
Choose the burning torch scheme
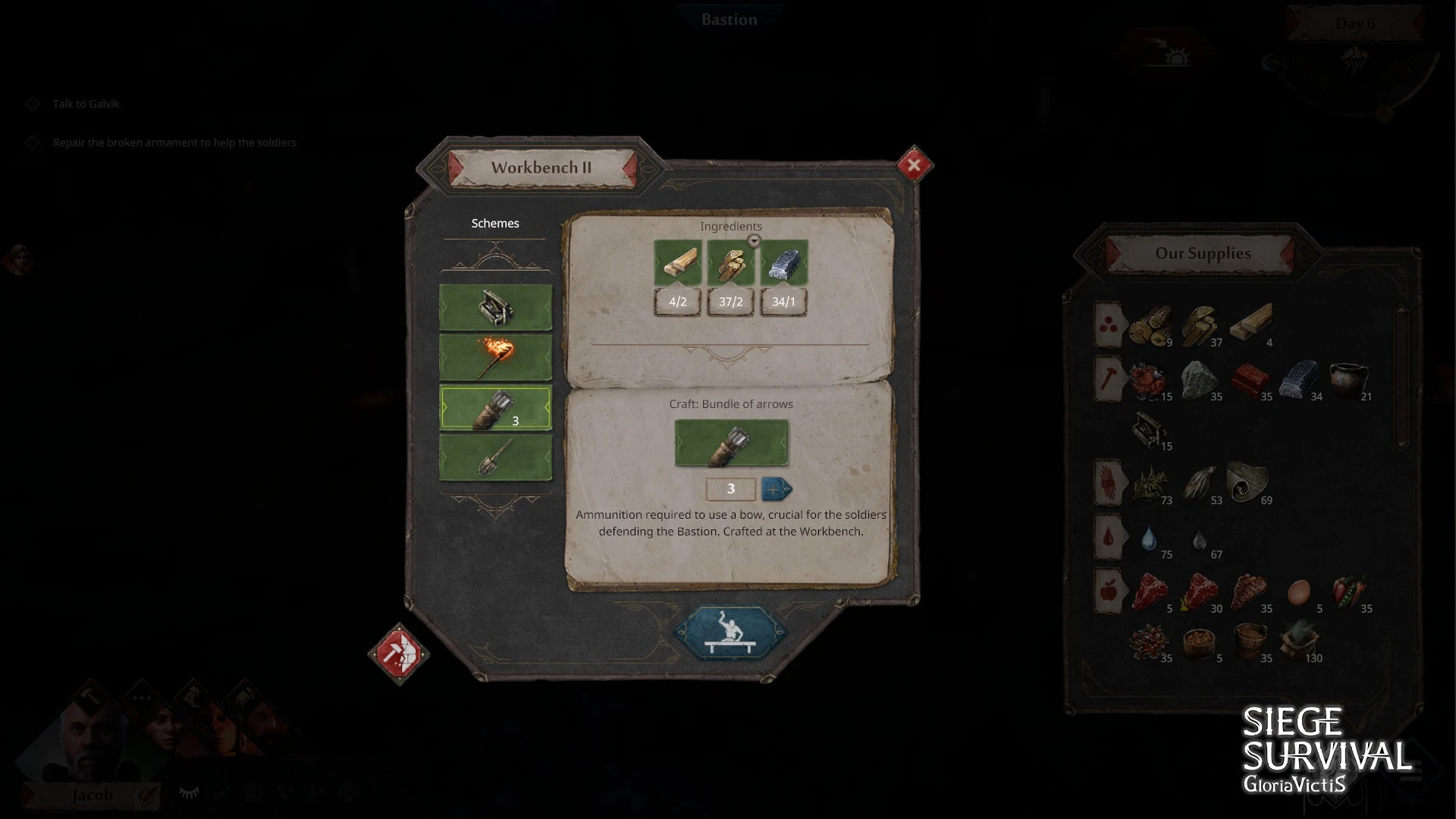pyautogui.click(x=496, y=358)
